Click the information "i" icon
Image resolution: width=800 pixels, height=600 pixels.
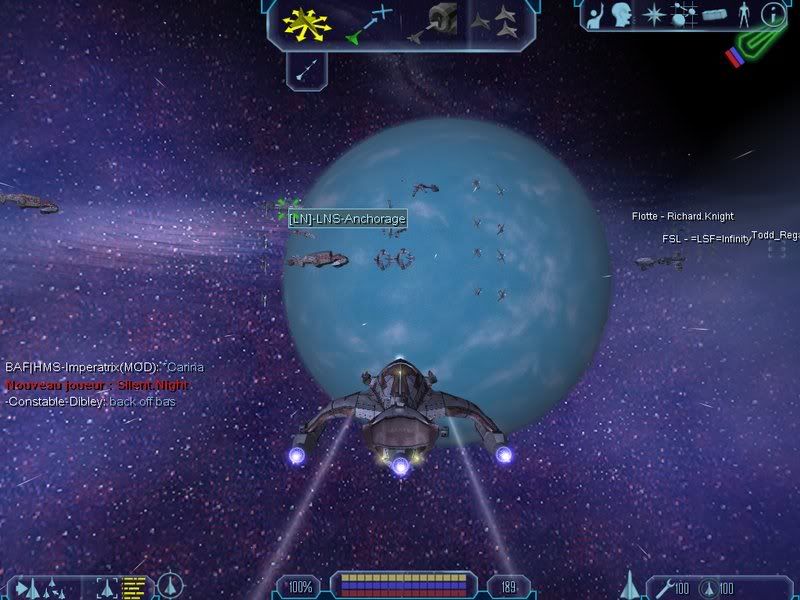point(771,14)
